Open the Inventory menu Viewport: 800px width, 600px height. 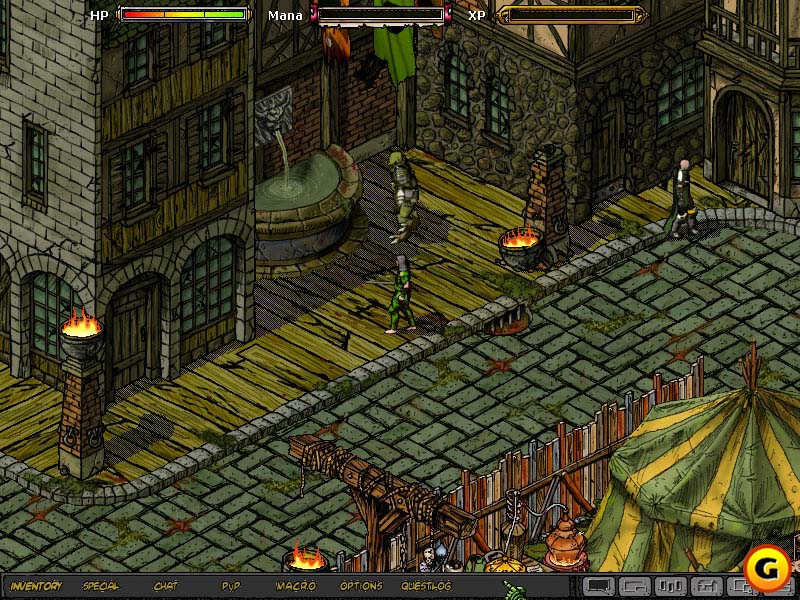pyautogui.click(x=36, y=586)
